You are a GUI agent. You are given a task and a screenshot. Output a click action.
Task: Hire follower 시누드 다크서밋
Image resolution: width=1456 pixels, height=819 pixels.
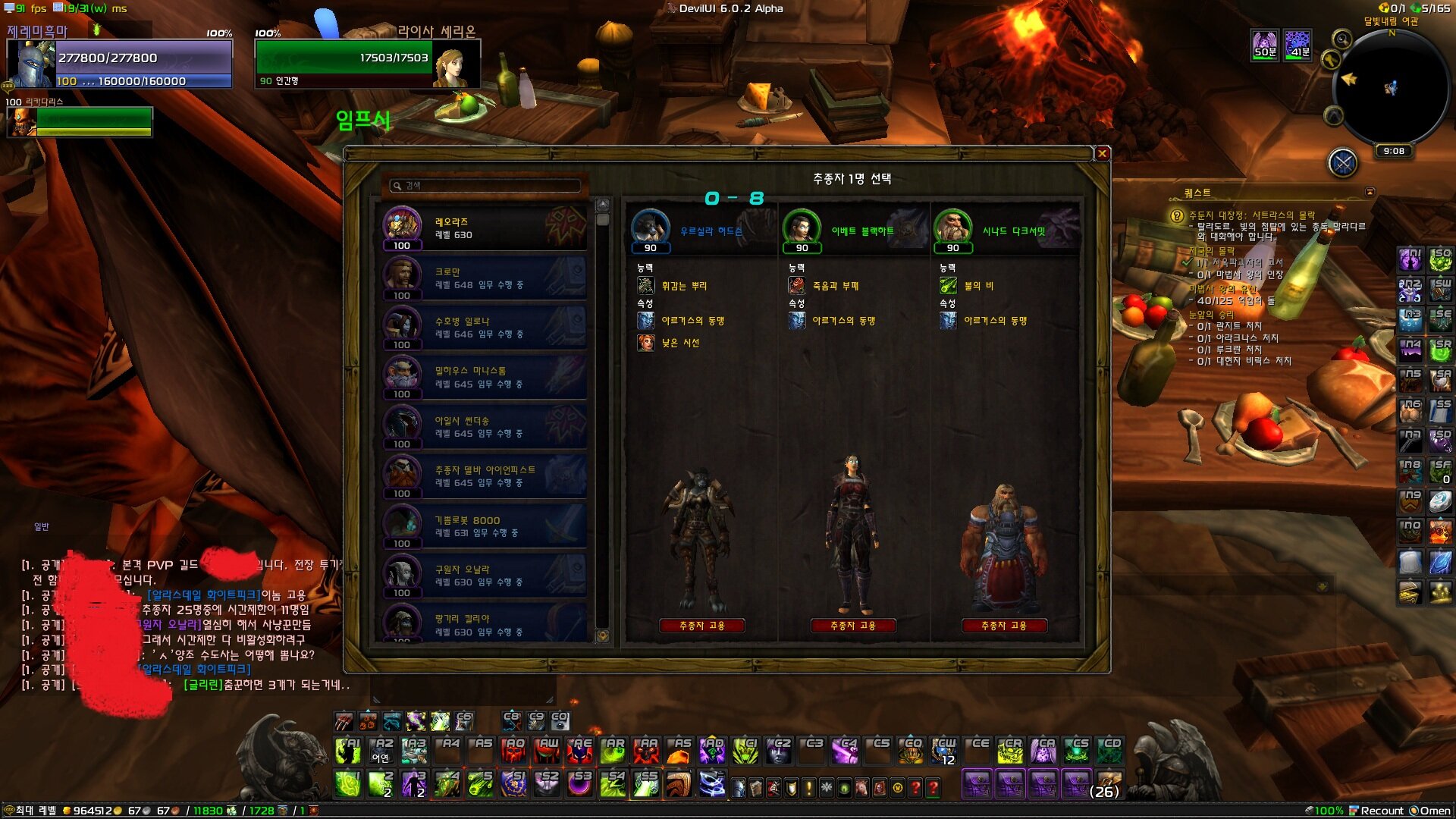pyautogui.click(x=1004, y=626)
